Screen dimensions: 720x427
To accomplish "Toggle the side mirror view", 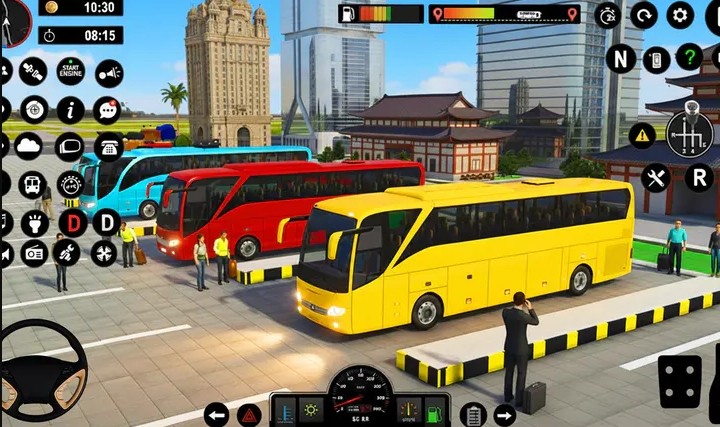I will 69,147.
